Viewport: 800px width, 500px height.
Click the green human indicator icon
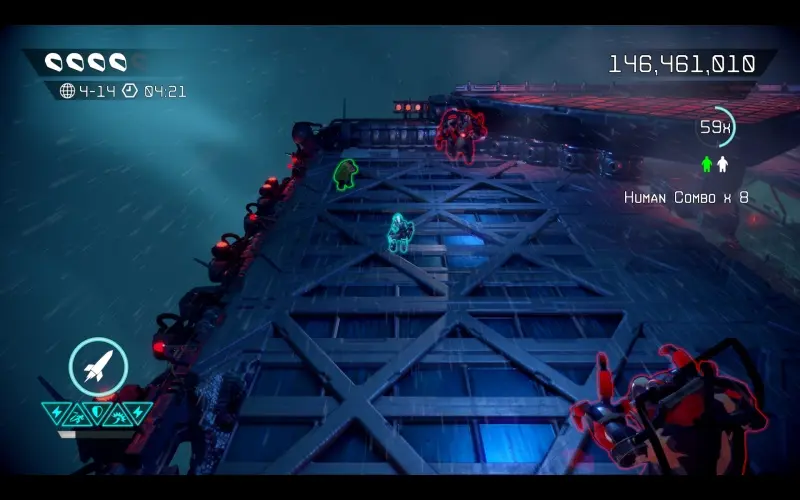707,164
